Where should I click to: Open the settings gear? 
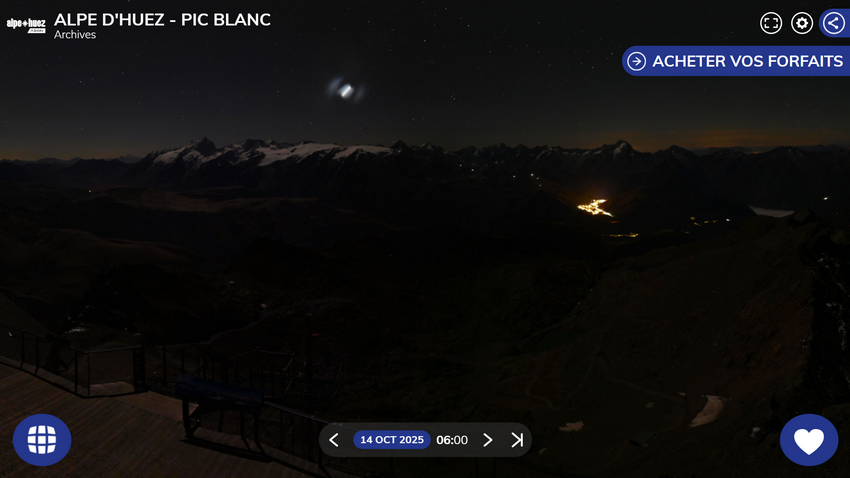(802, 23)
